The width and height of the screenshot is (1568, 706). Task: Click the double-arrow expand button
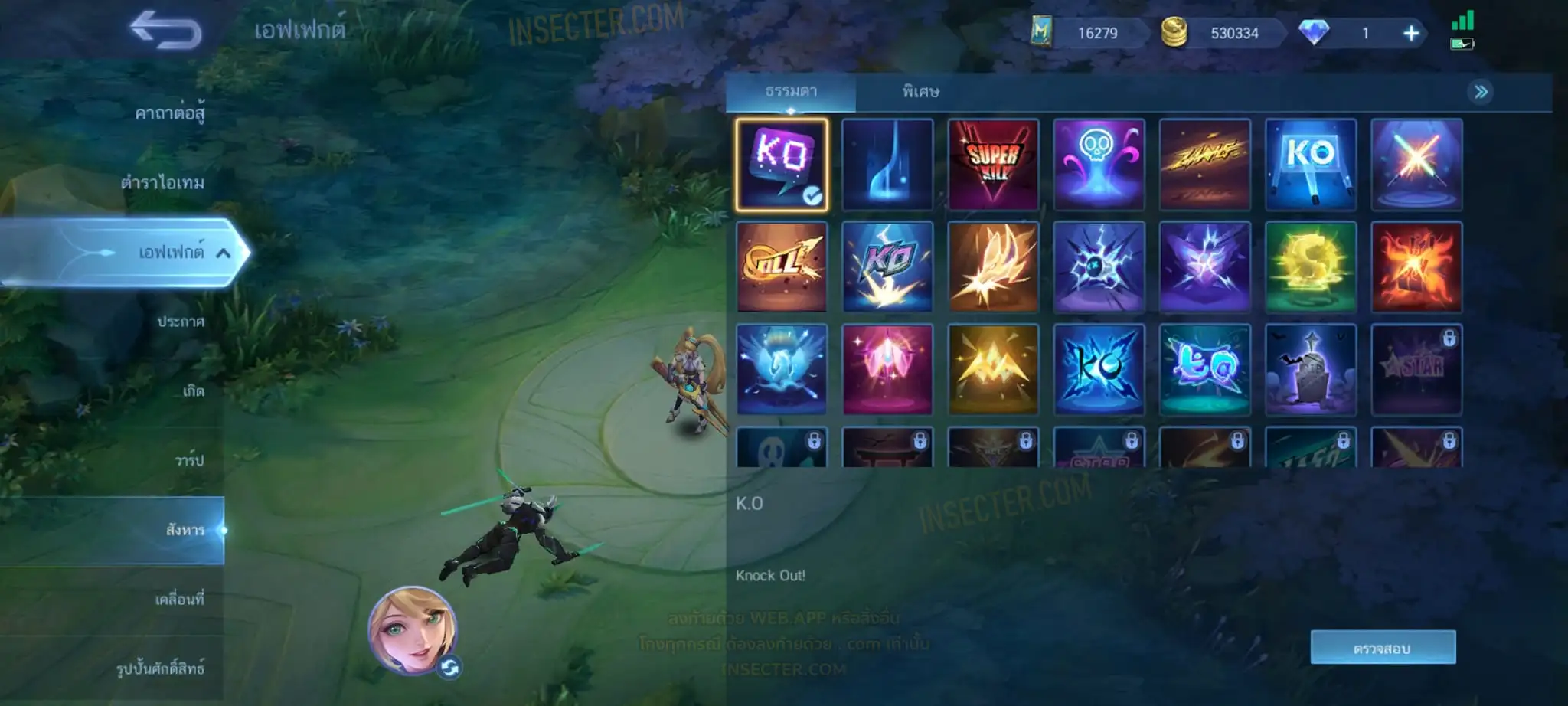[x=1481, y=93]
